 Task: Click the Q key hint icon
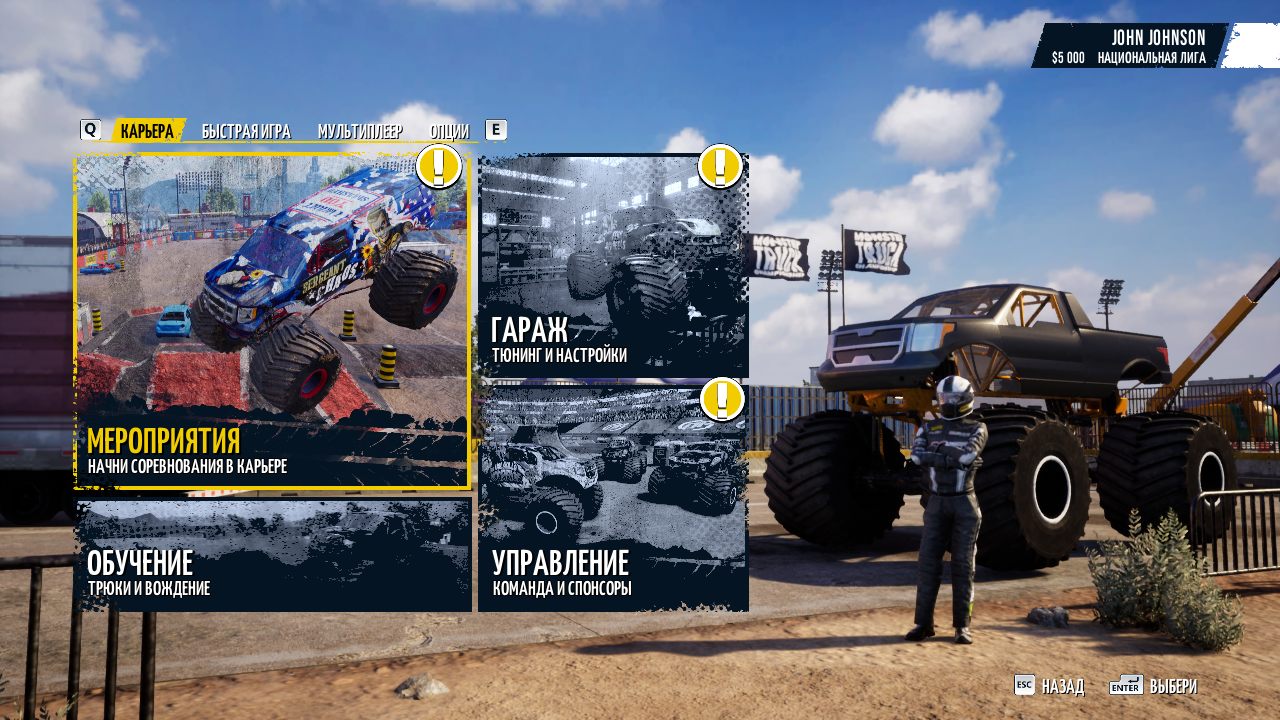pyautogui.click(x=91, y=128)
